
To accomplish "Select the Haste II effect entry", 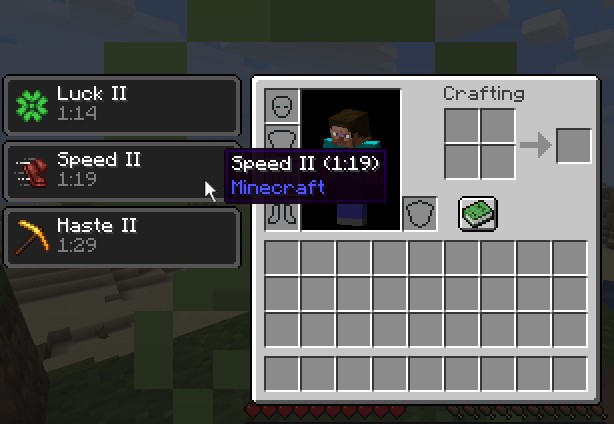I will click(x=123, y=236).
